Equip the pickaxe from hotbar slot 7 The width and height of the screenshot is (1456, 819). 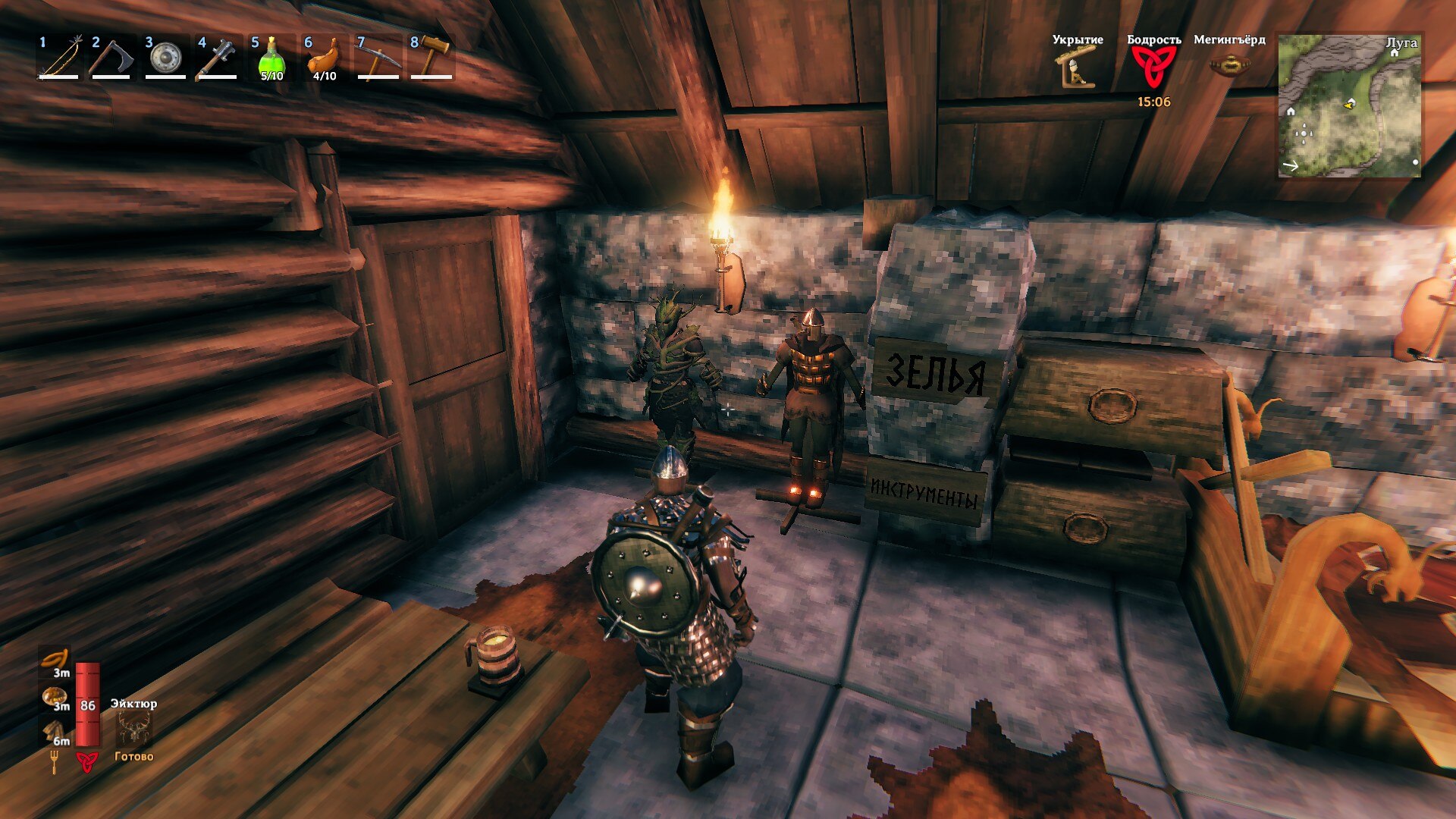[x=378, y=58]
